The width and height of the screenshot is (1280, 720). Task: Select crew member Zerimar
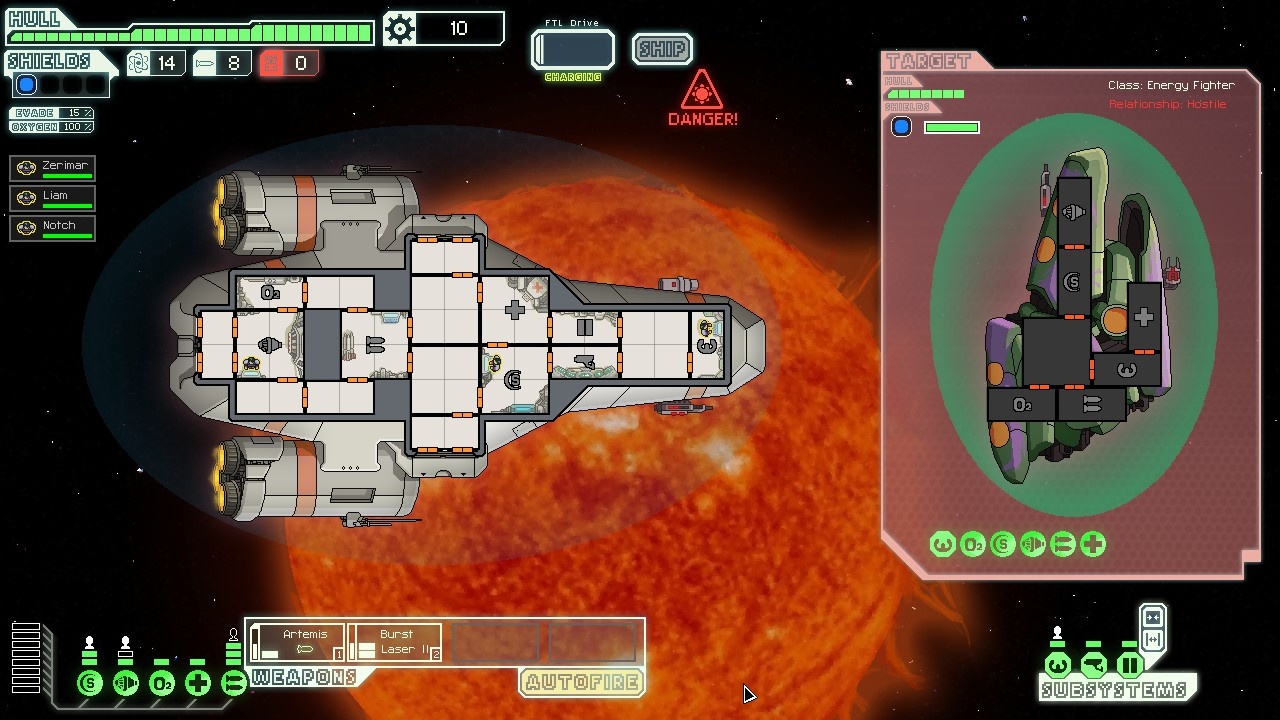[x=53, y=168]
